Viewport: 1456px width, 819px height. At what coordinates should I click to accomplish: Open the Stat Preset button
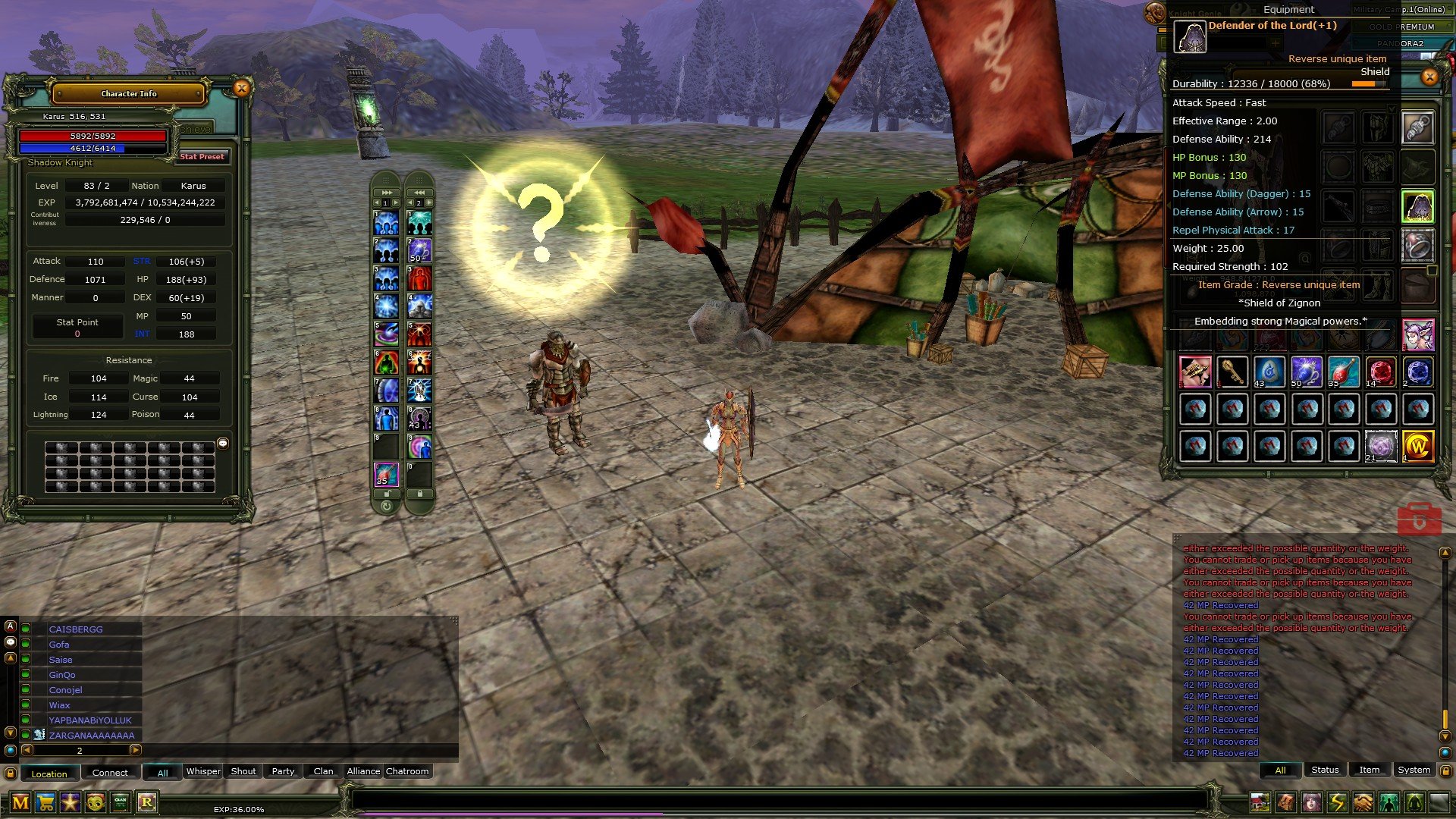pos(202,157)
